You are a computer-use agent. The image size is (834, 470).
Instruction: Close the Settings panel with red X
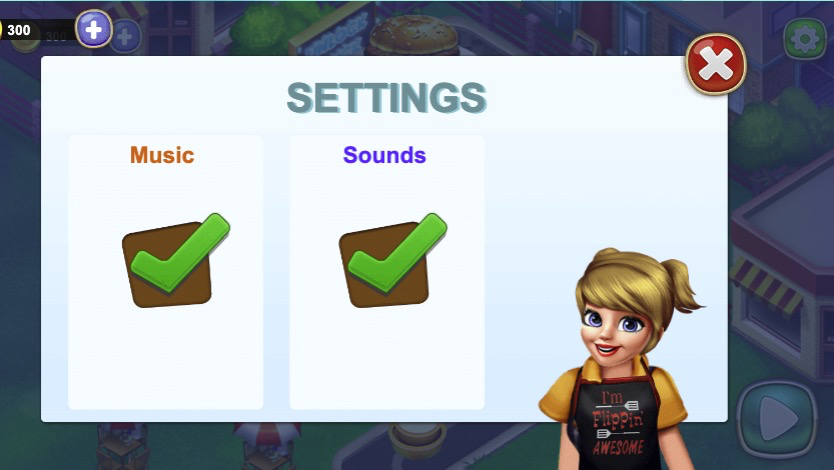[715, 65]
